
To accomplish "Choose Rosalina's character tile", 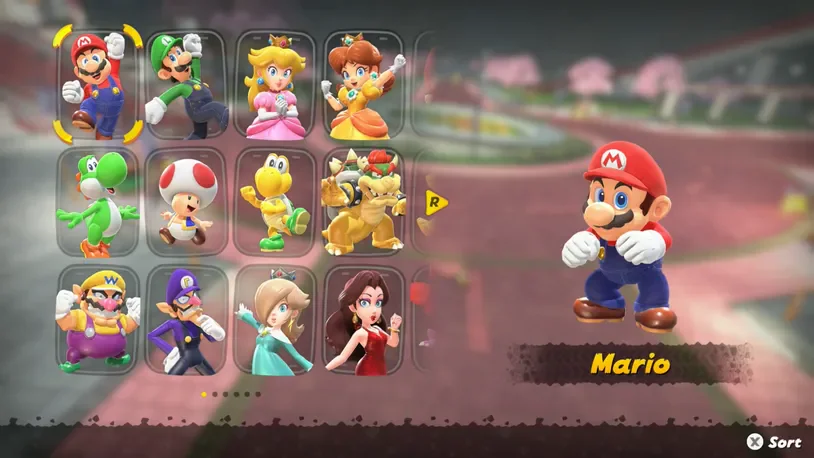I will pos(275,320).
